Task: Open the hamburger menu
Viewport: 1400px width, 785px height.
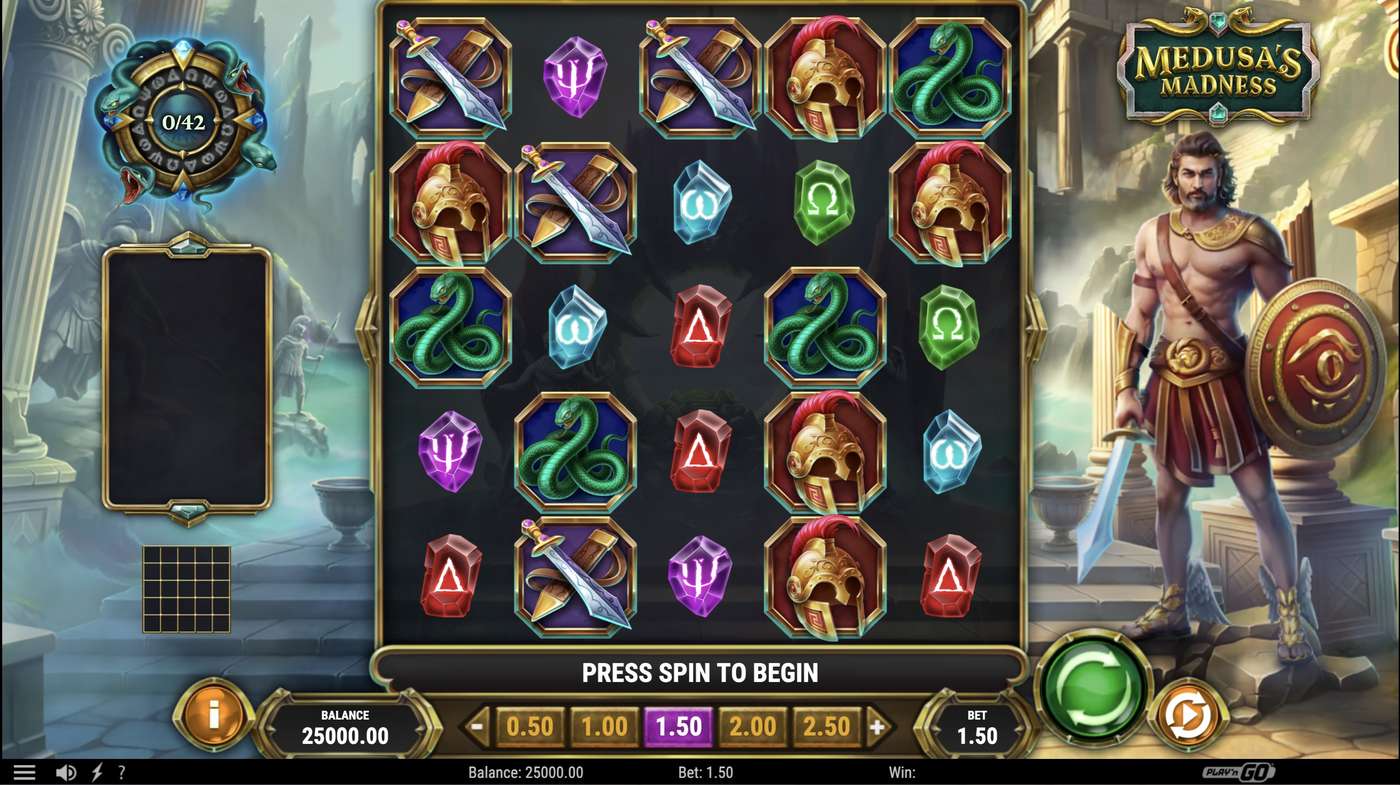Action: (25, 771)
